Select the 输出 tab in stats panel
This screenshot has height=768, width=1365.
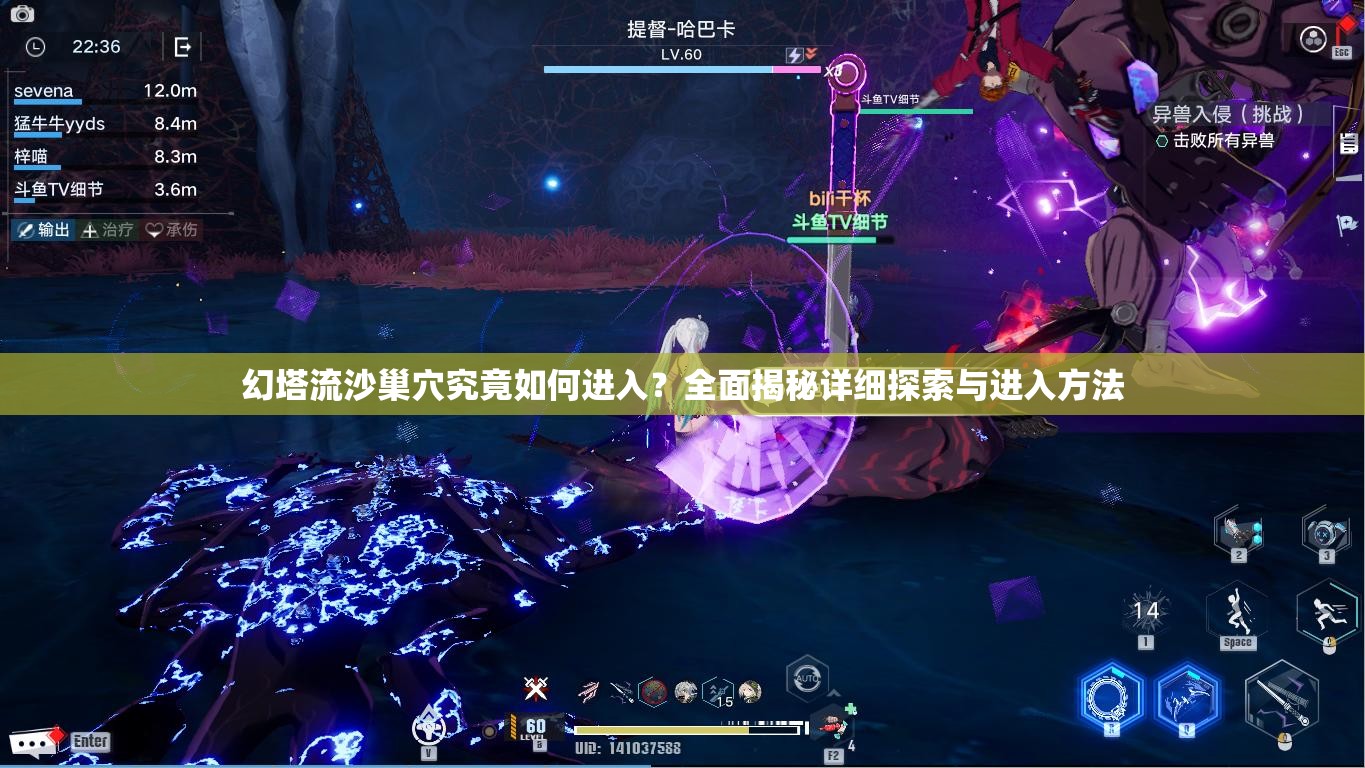pos(45,229)
